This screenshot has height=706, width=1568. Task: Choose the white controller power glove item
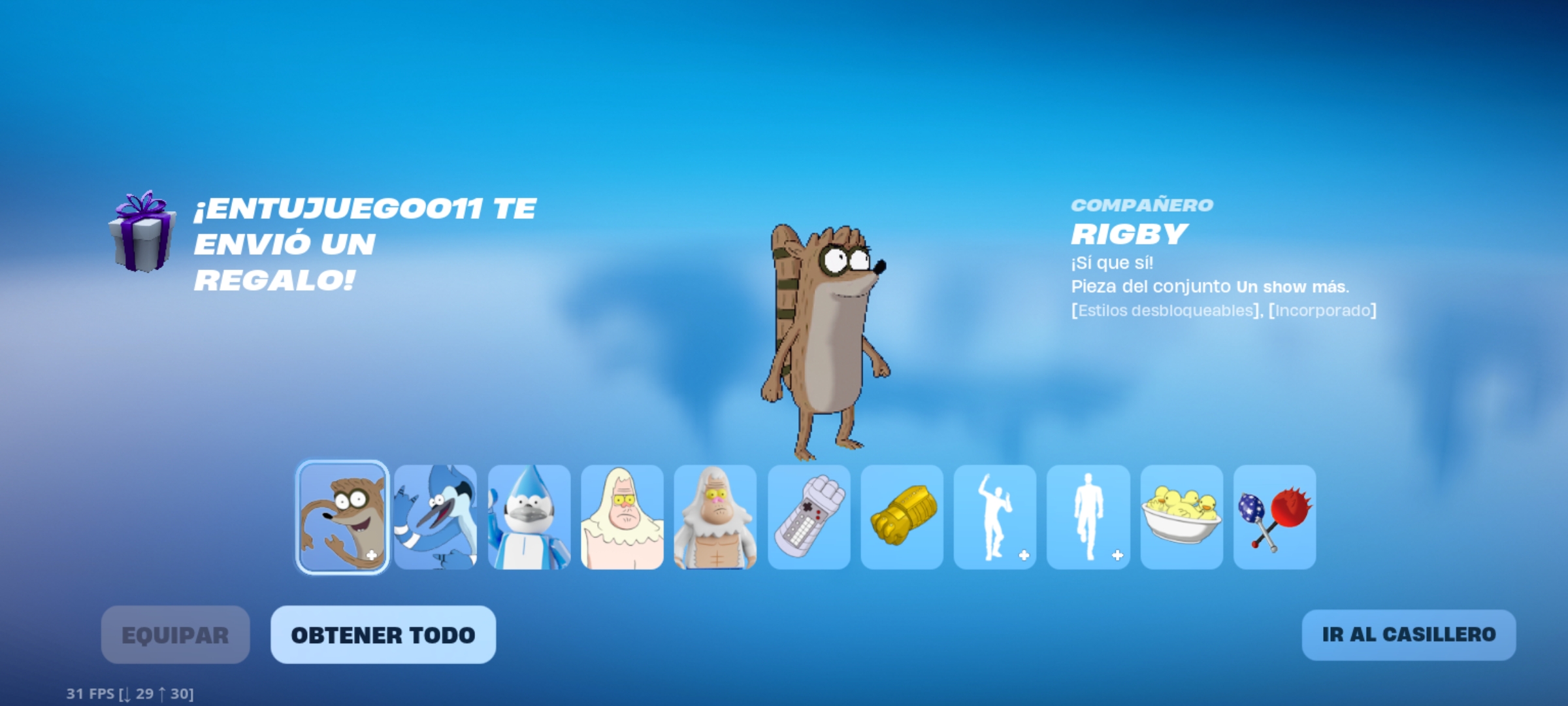click(809, 517)
